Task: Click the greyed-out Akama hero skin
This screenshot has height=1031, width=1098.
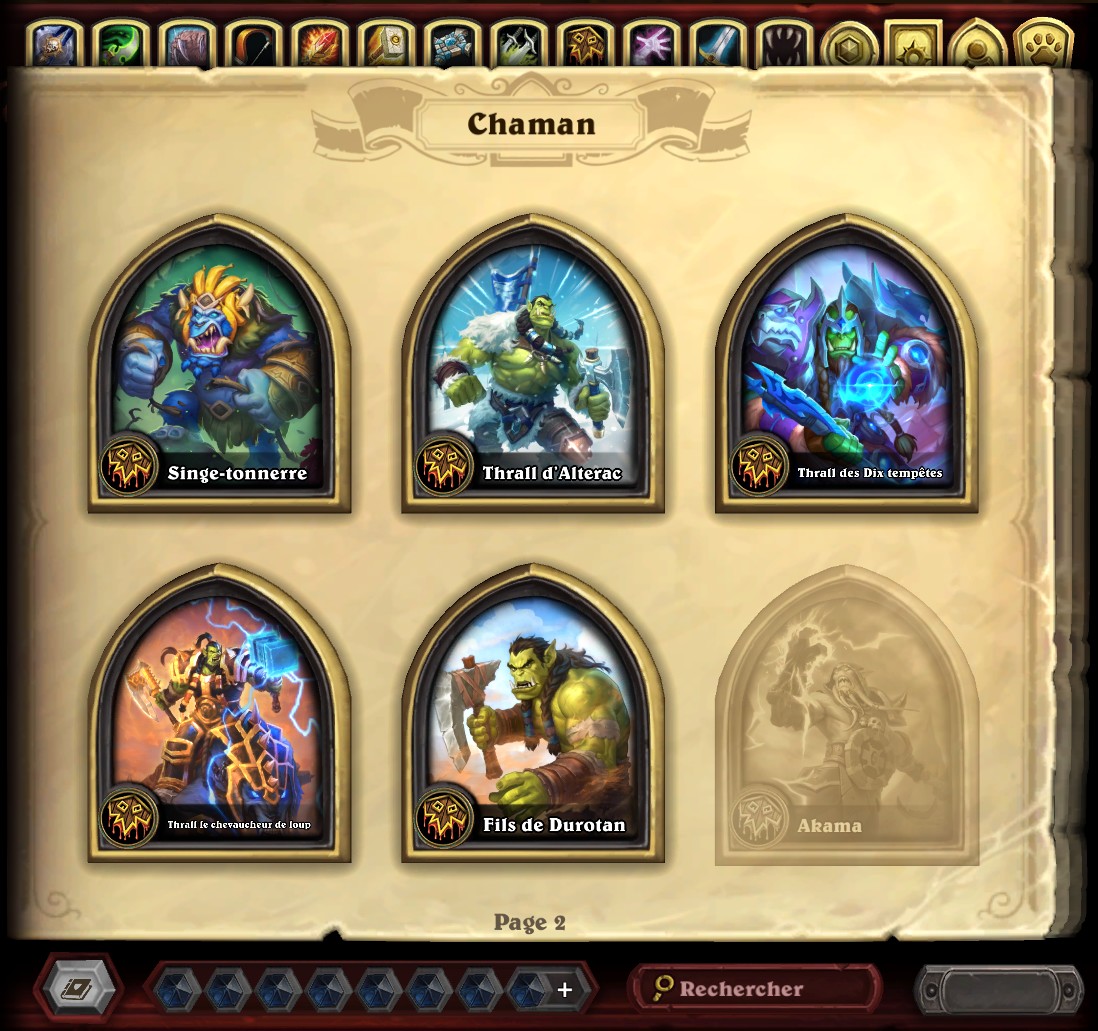Action: coord(846,718)
